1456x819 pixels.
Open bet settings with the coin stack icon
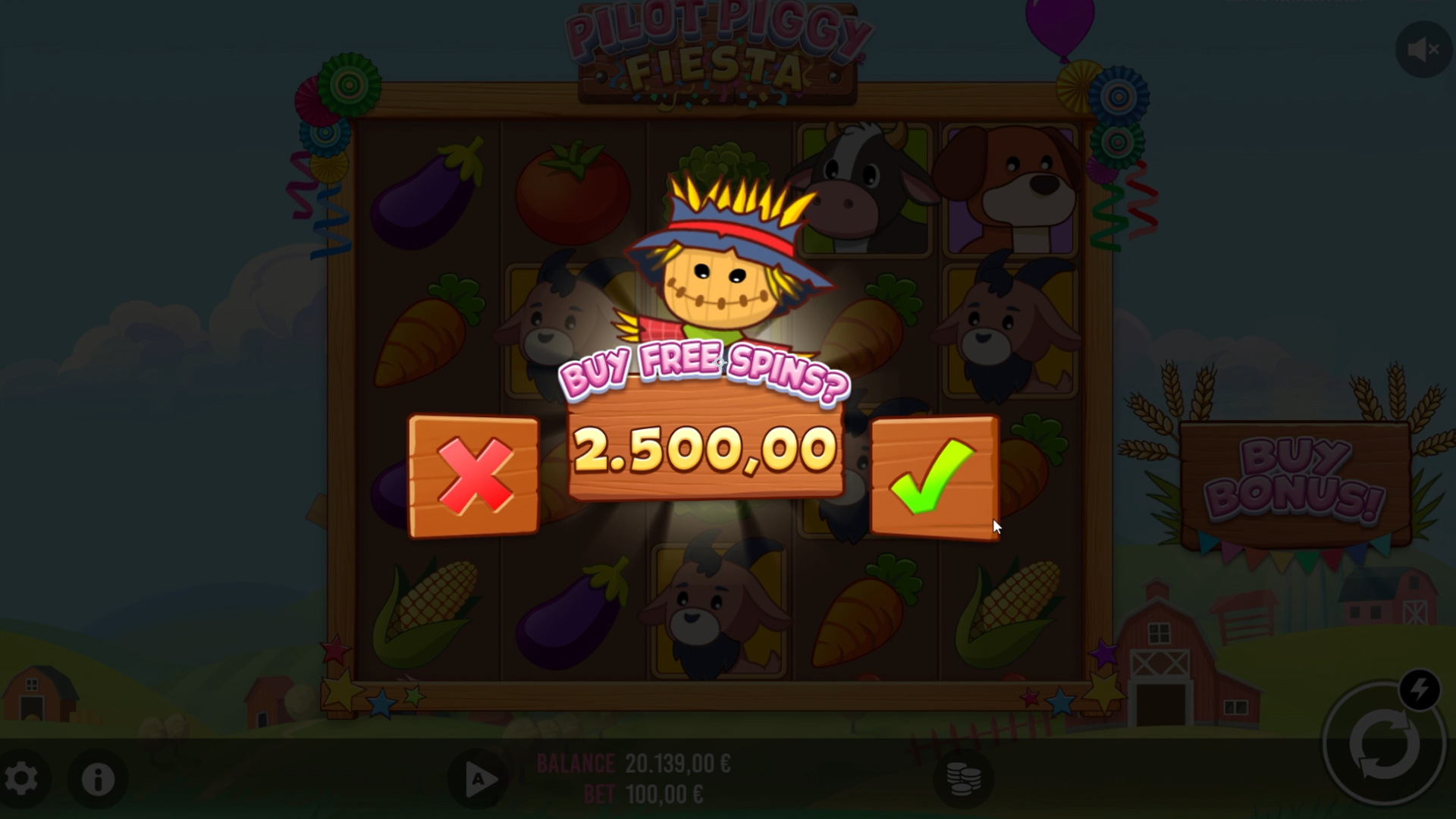point(962,779)
